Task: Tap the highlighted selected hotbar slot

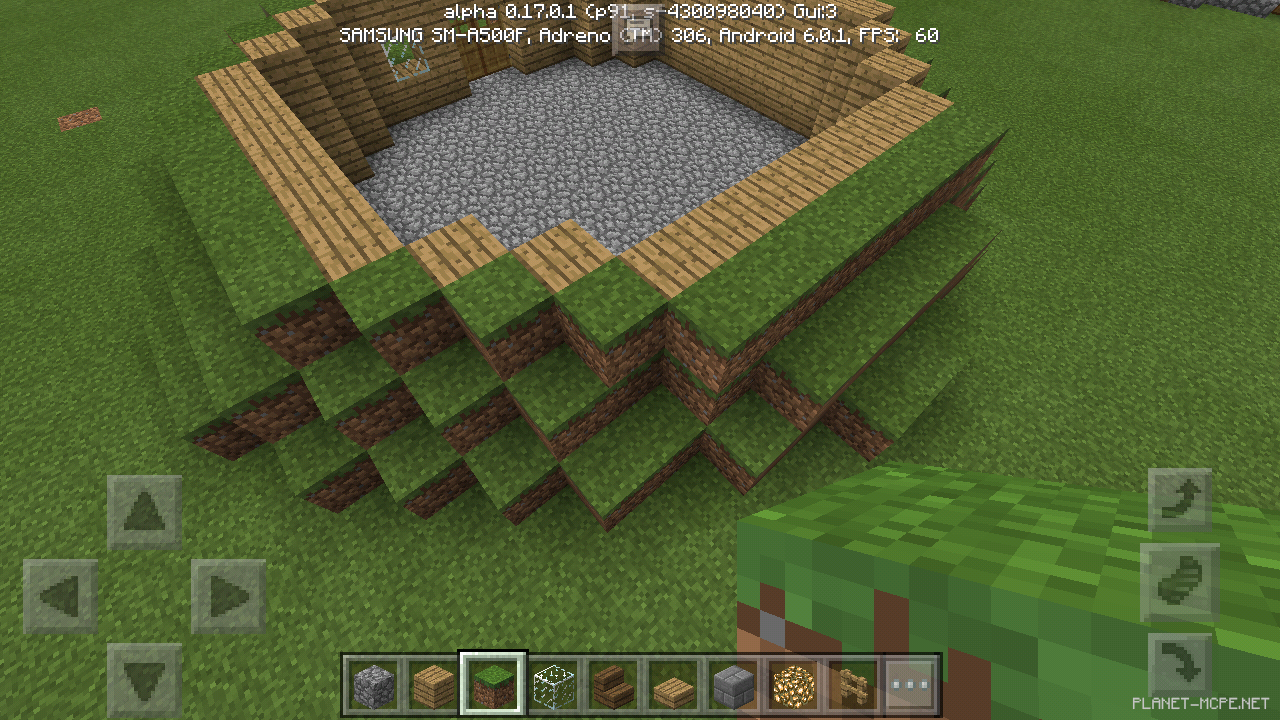Action: coord(494,685)
